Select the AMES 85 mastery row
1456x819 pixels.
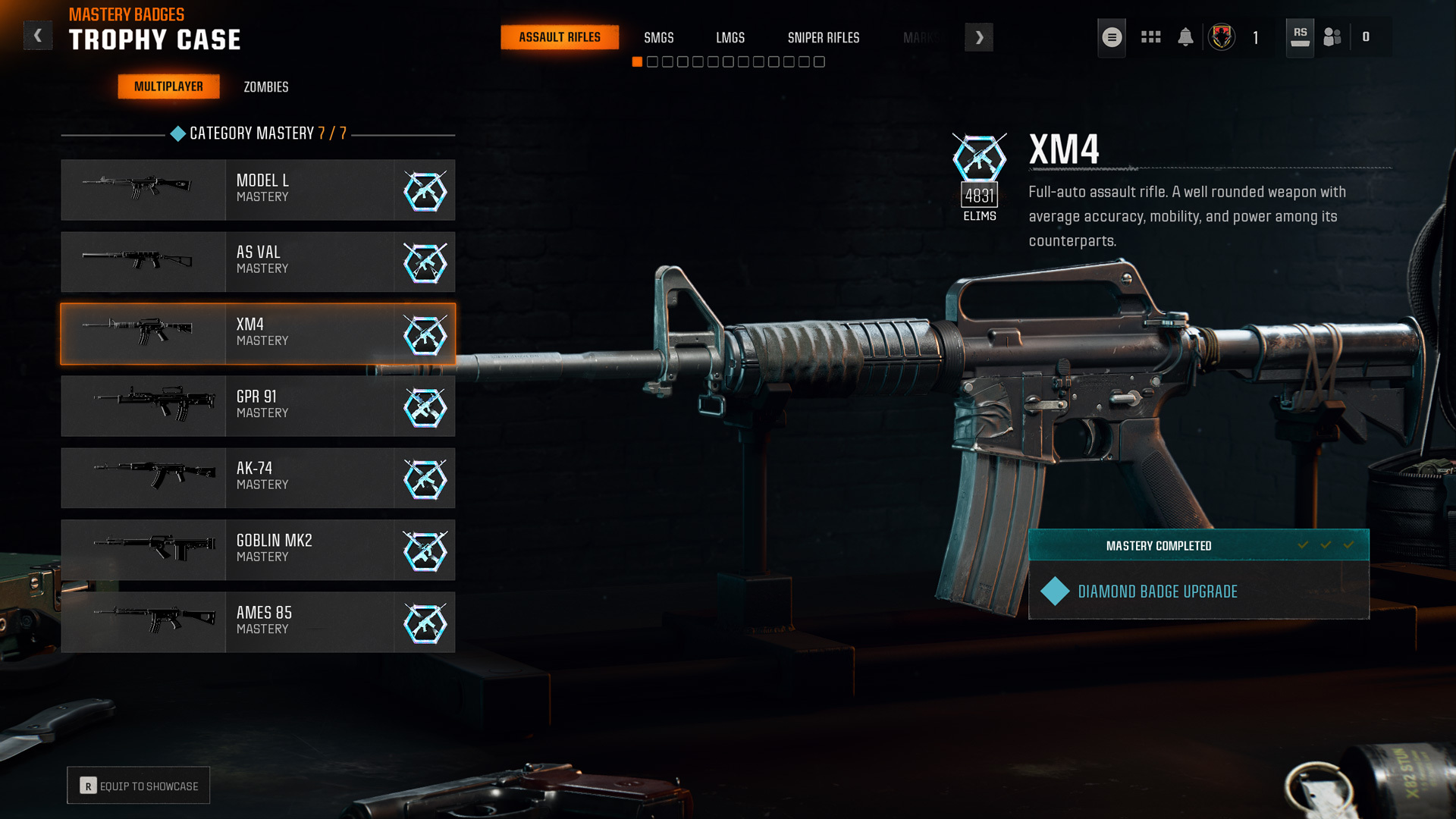(x=258, y=622)
